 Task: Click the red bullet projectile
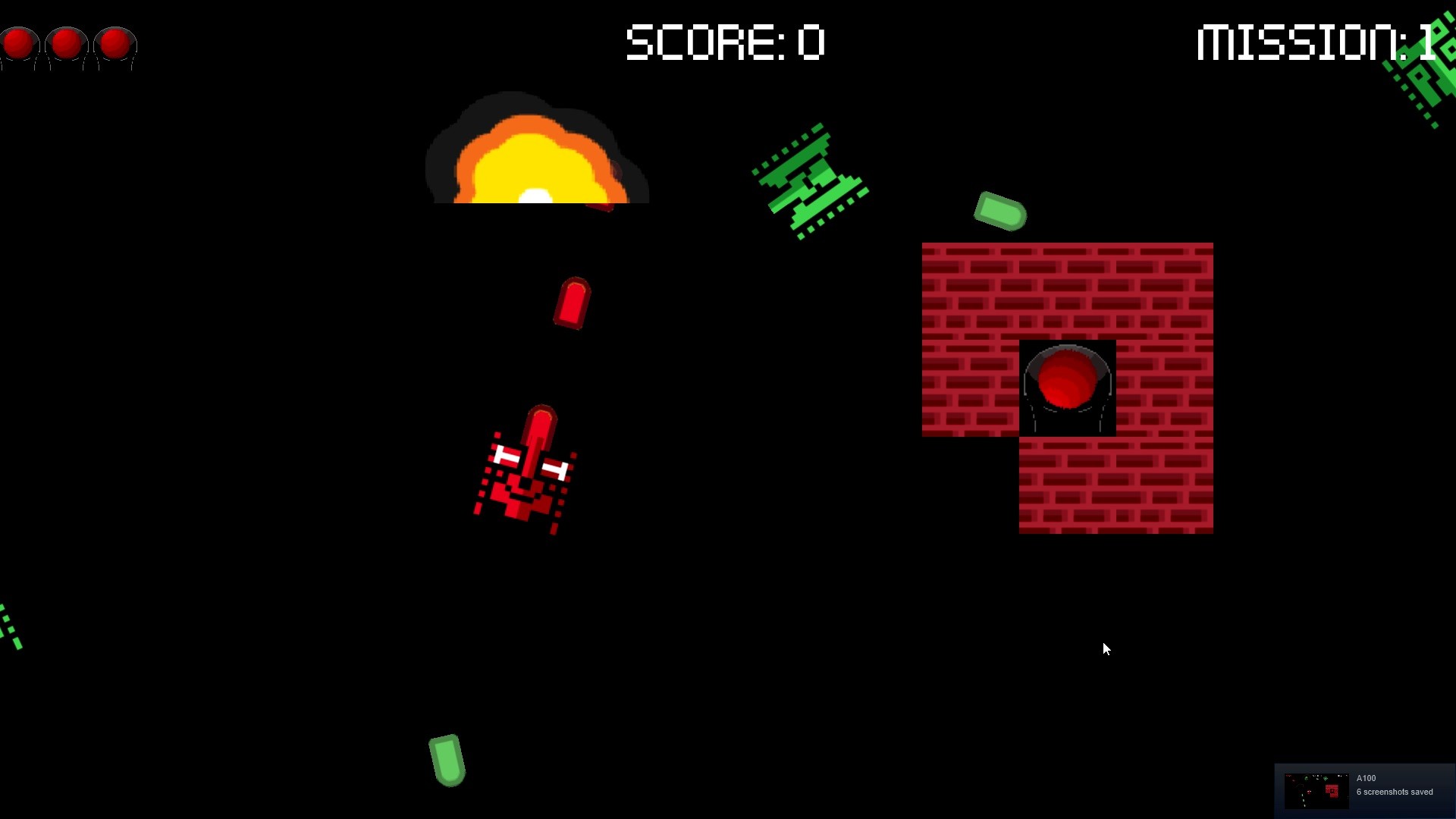[572, 303]
